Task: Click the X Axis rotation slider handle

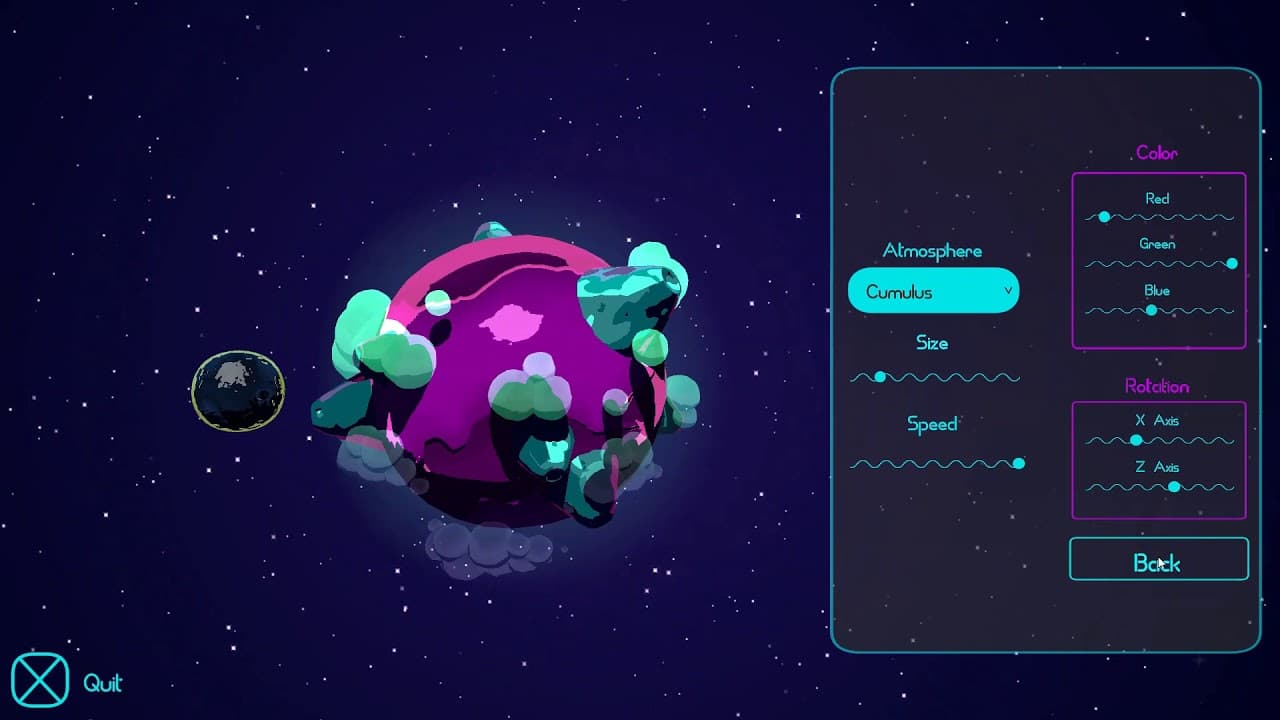Action: pyautogui.click(x=1137, y=440)
